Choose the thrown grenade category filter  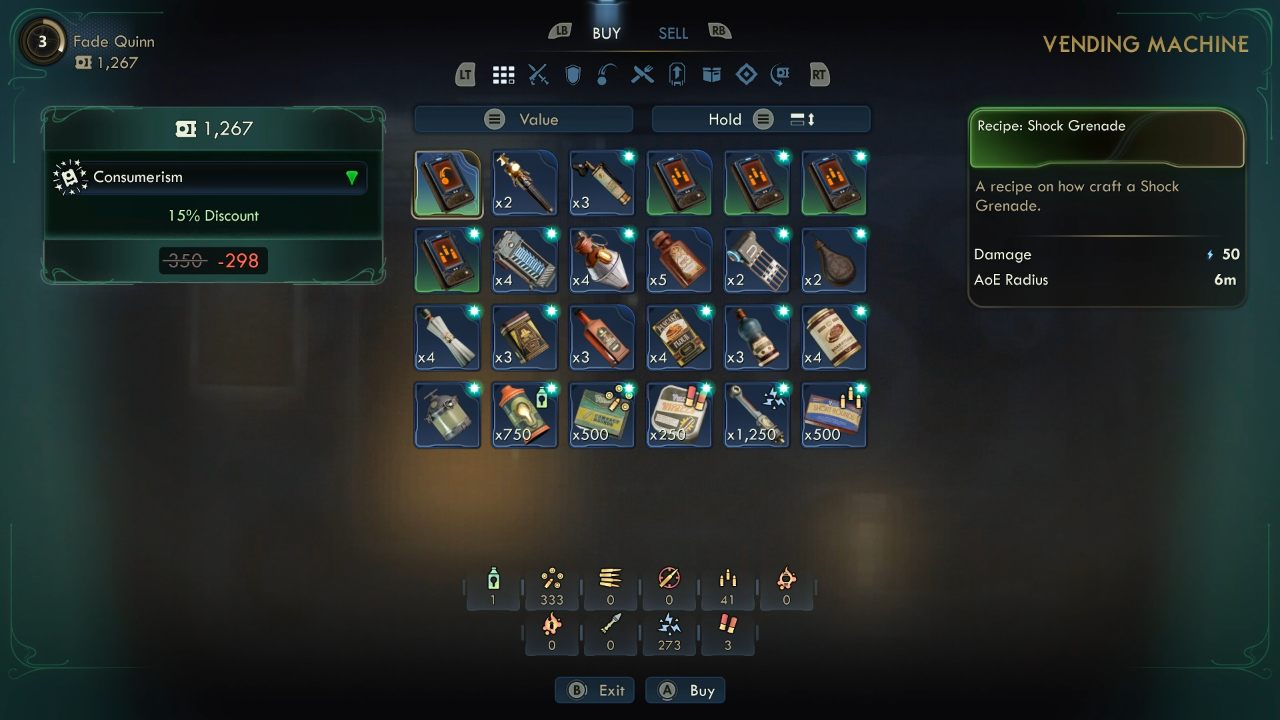607,75
